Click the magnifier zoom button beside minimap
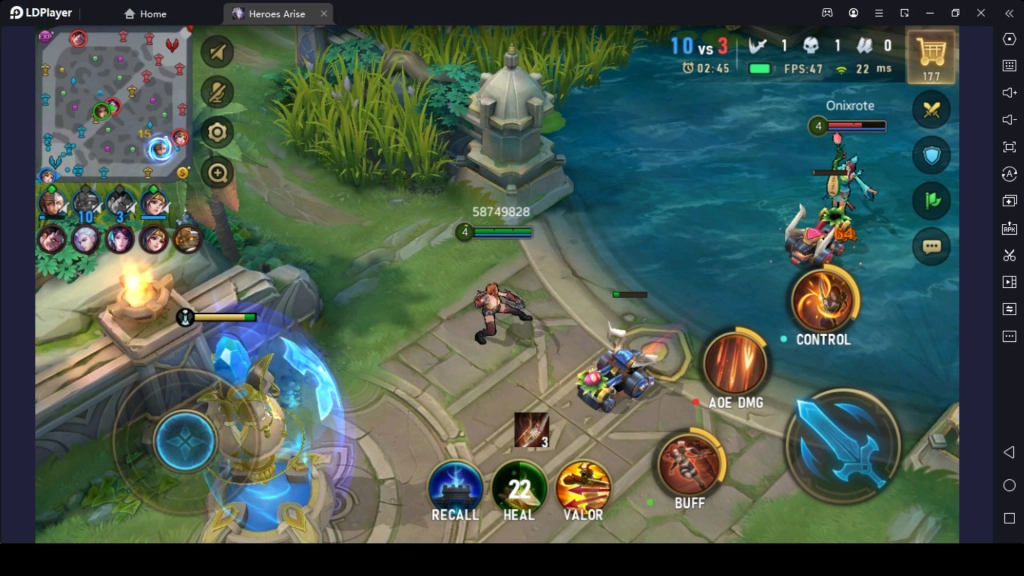 pyautogui.click(x=217, y=172)
